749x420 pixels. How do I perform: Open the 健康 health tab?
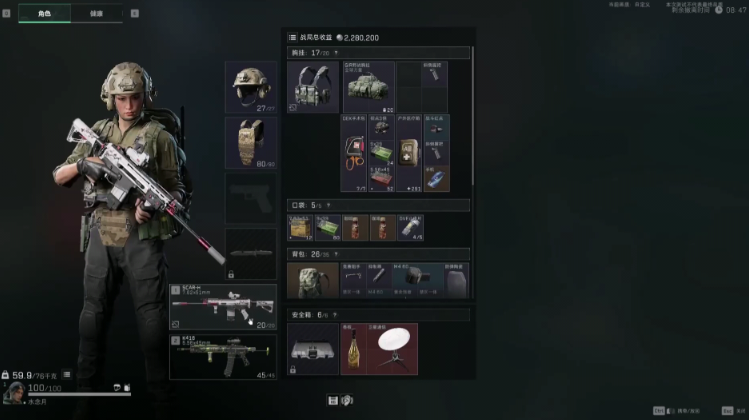(x=97, y=14)
